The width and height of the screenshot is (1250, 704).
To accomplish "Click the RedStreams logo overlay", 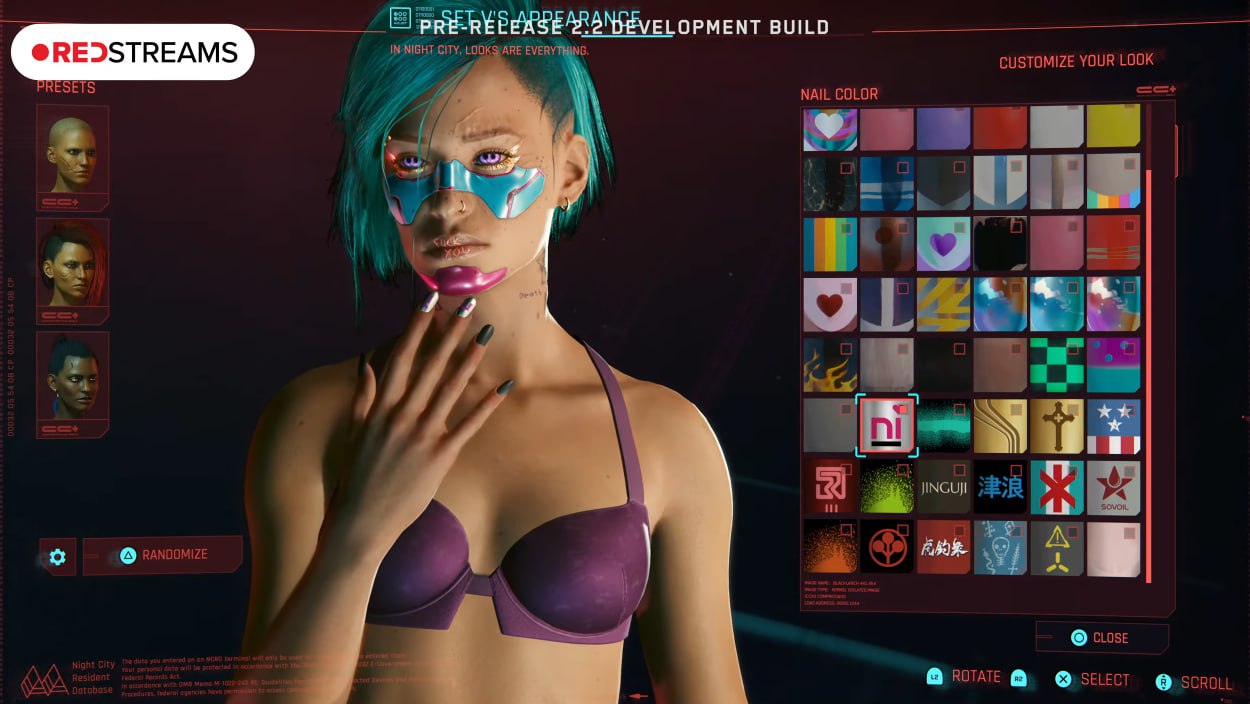I will (133, 52).
